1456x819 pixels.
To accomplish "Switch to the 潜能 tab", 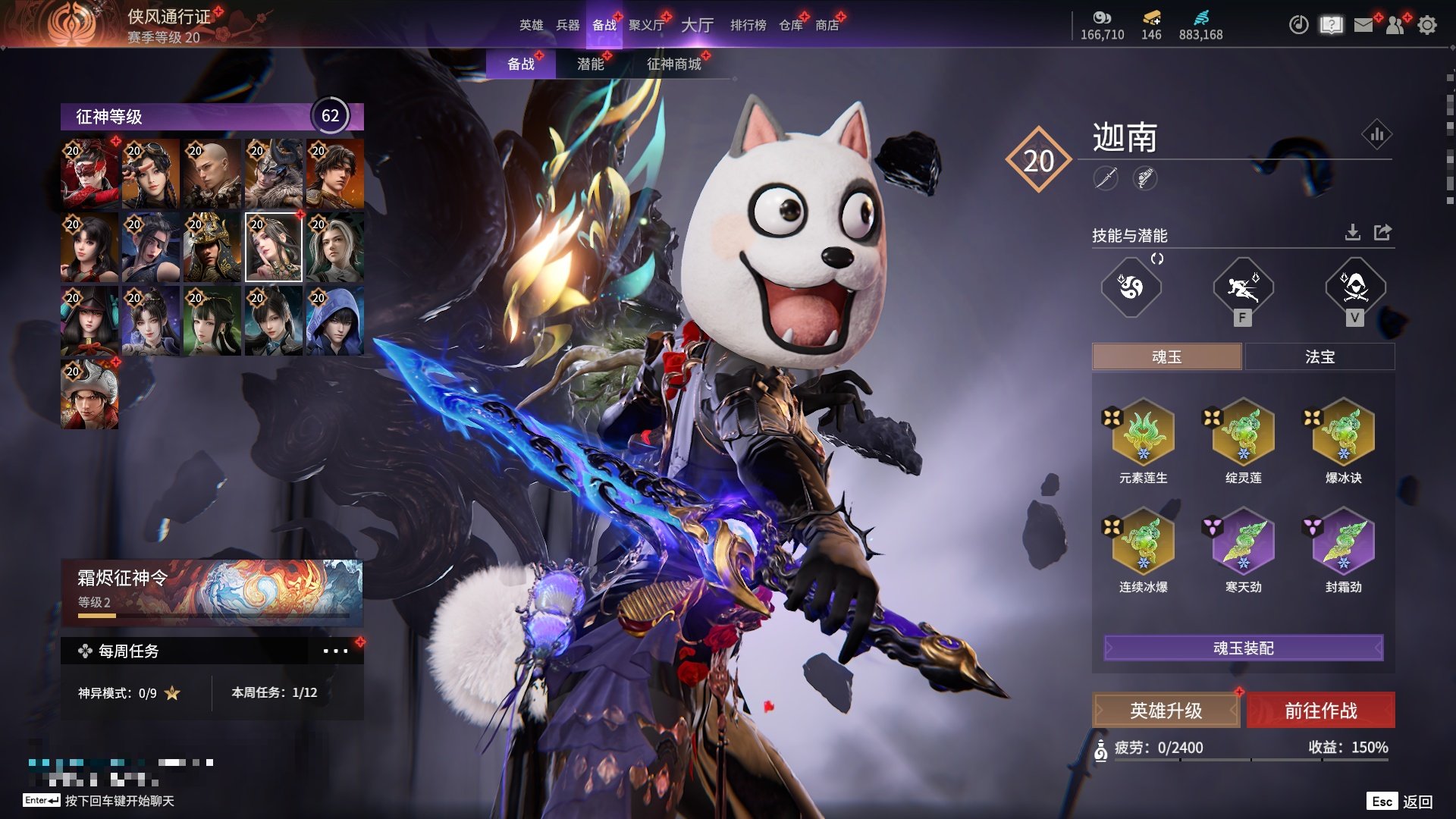I will pos(590,64).
